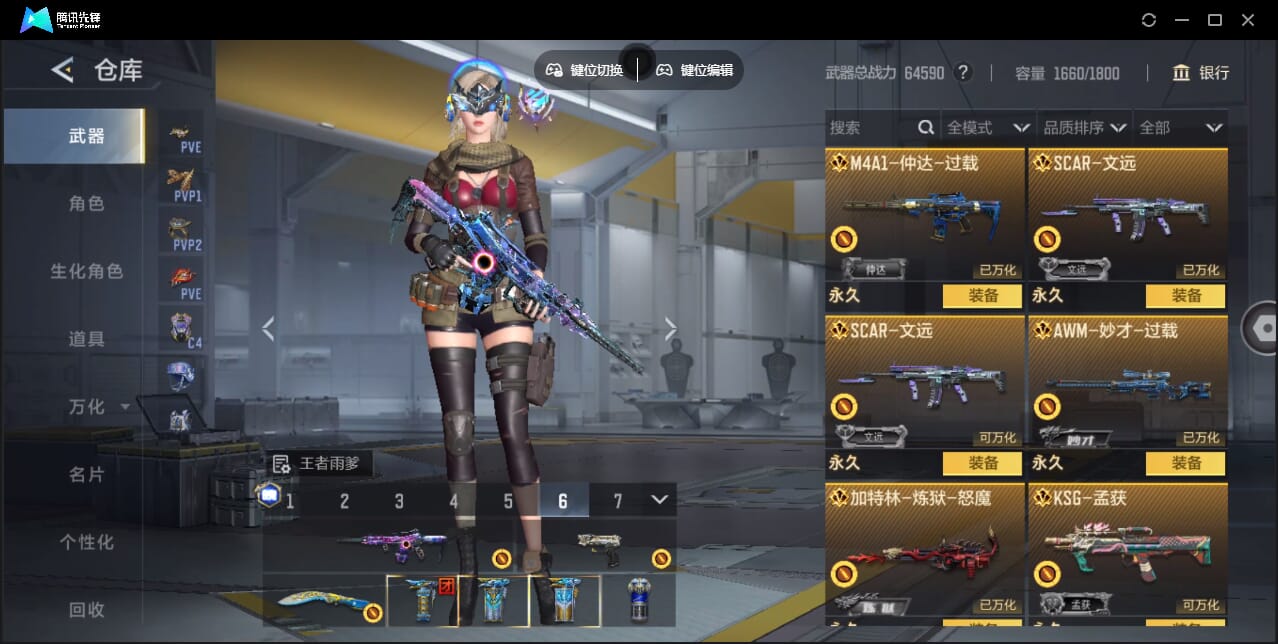The width and height of the screenshot is (1278, 644).
Task: Switch to the 角色 category
Action: click(86, 203)
